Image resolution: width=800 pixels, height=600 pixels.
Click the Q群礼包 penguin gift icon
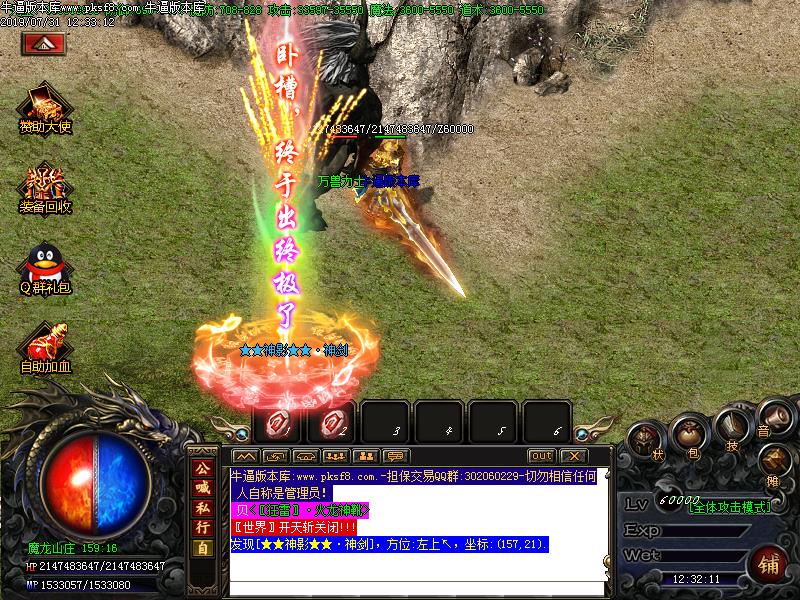pos(46,265)
